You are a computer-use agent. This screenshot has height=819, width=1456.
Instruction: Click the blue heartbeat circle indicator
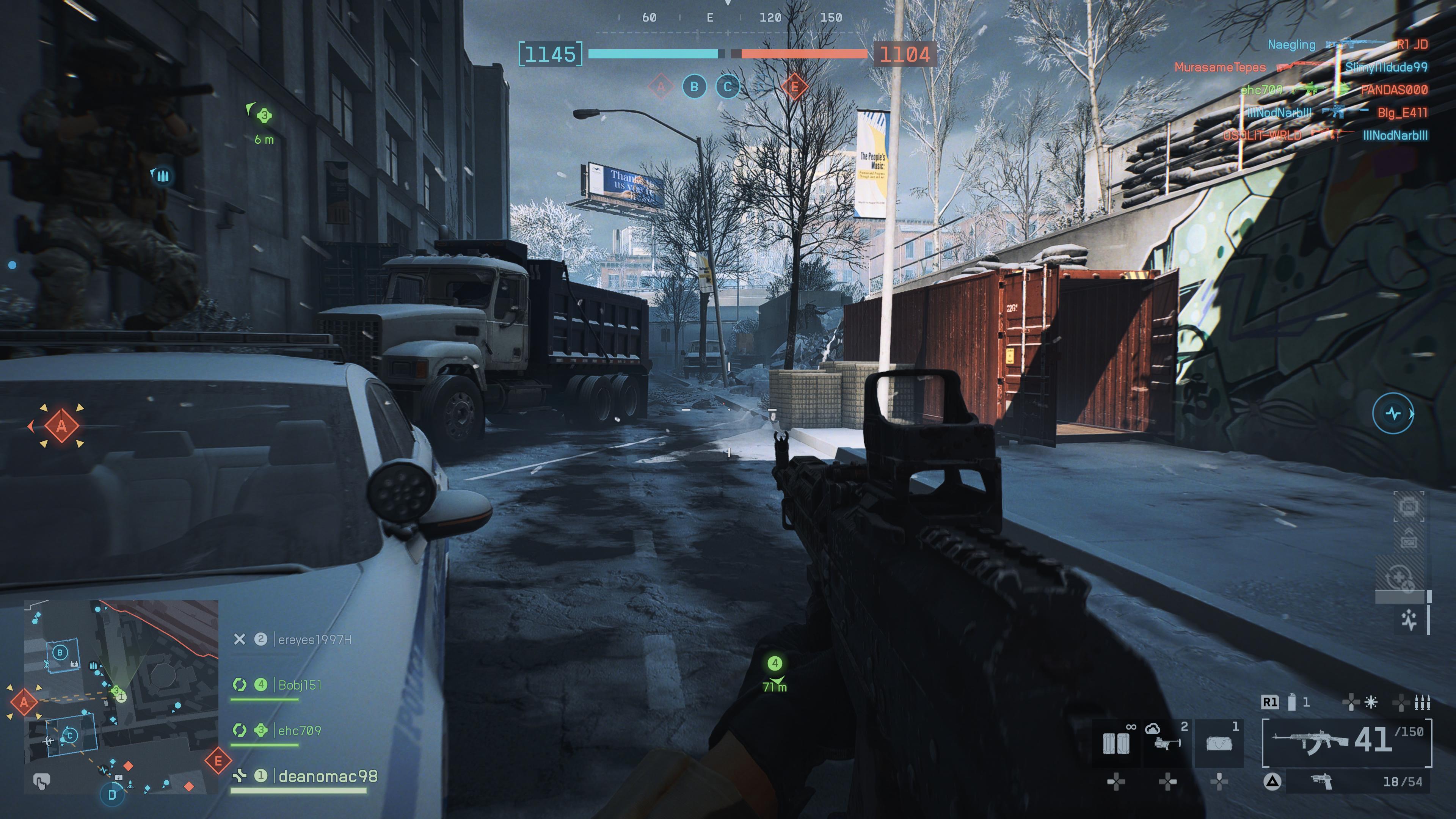[1393, 413]
